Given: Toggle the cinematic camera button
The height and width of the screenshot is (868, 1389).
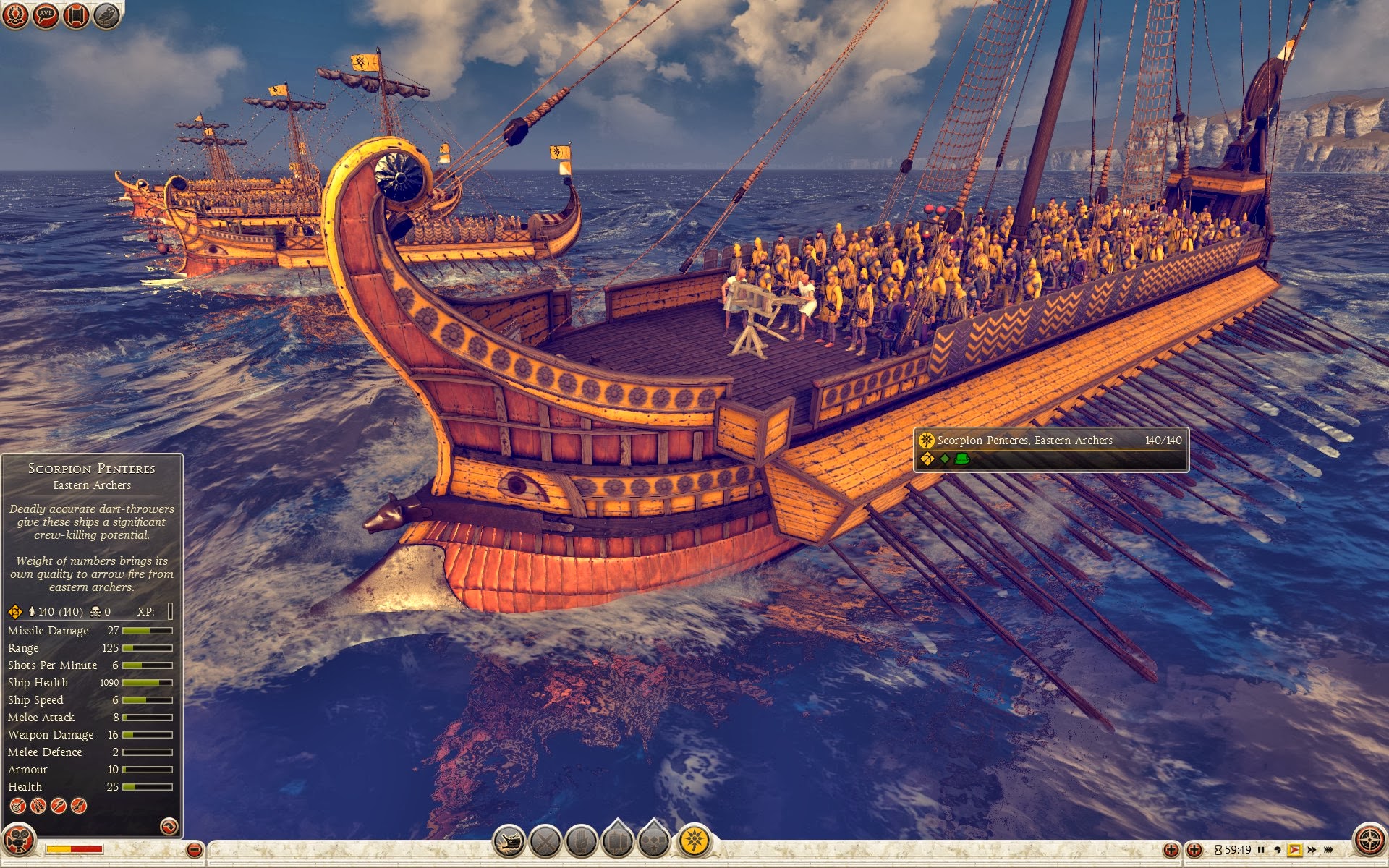Looking at the screenshot, I should click(x=19, y=841).
